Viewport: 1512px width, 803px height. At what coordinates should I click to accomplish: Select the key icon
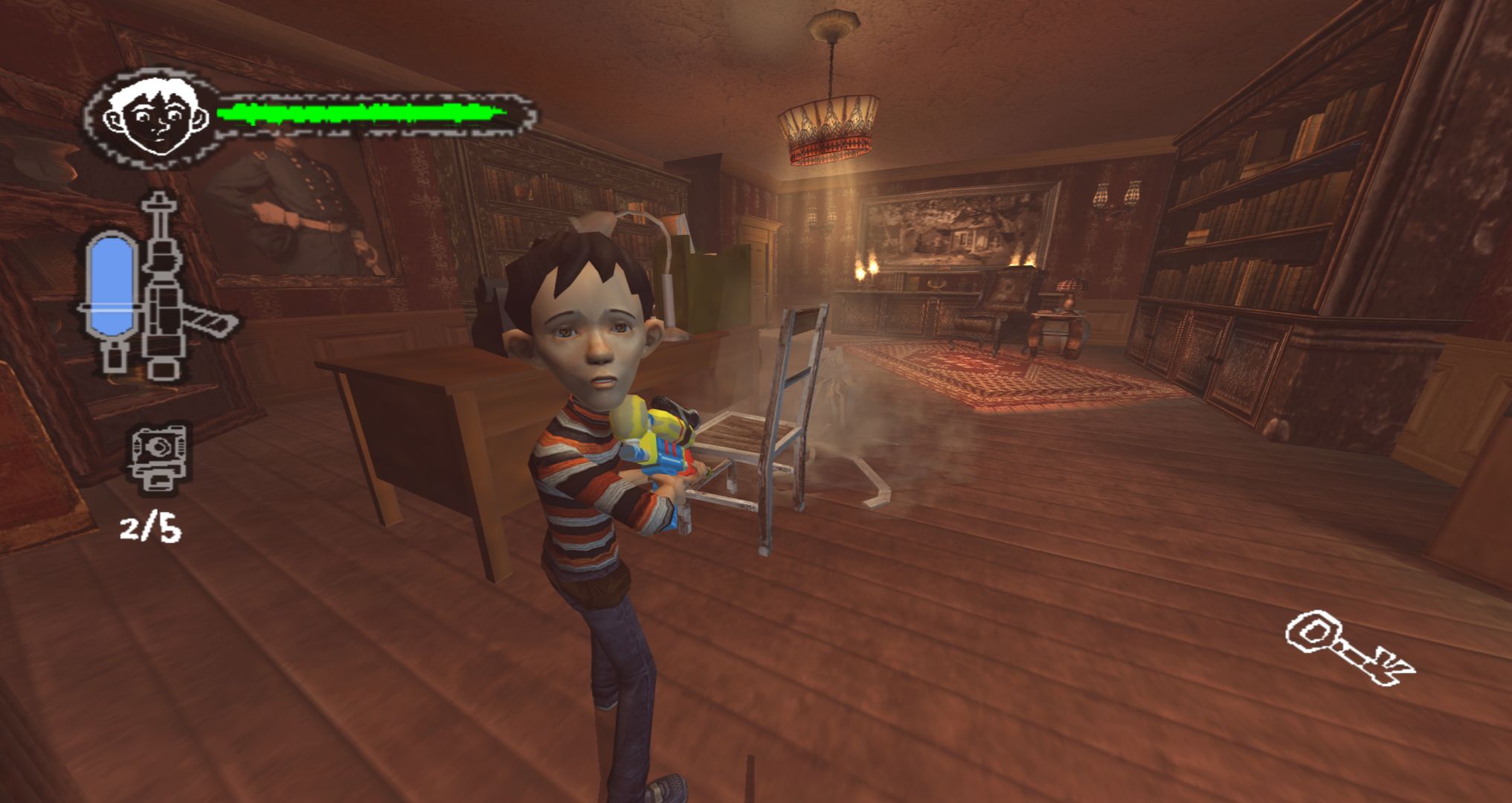[1348, 648]
